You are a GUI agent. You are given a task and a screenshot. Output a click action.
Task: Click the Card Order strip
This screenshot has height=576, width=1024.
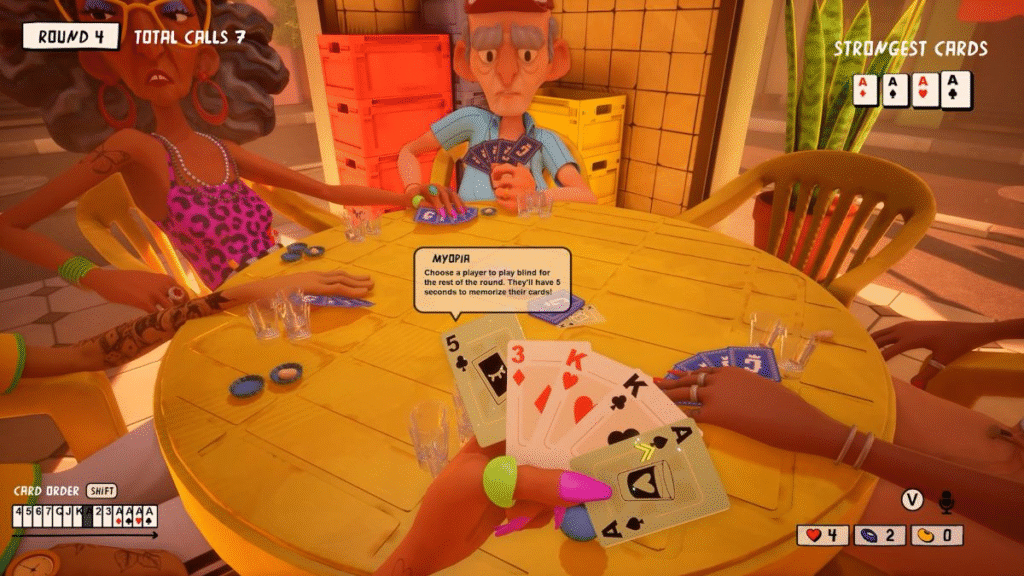pyautogui.click(x=84, y=516)
